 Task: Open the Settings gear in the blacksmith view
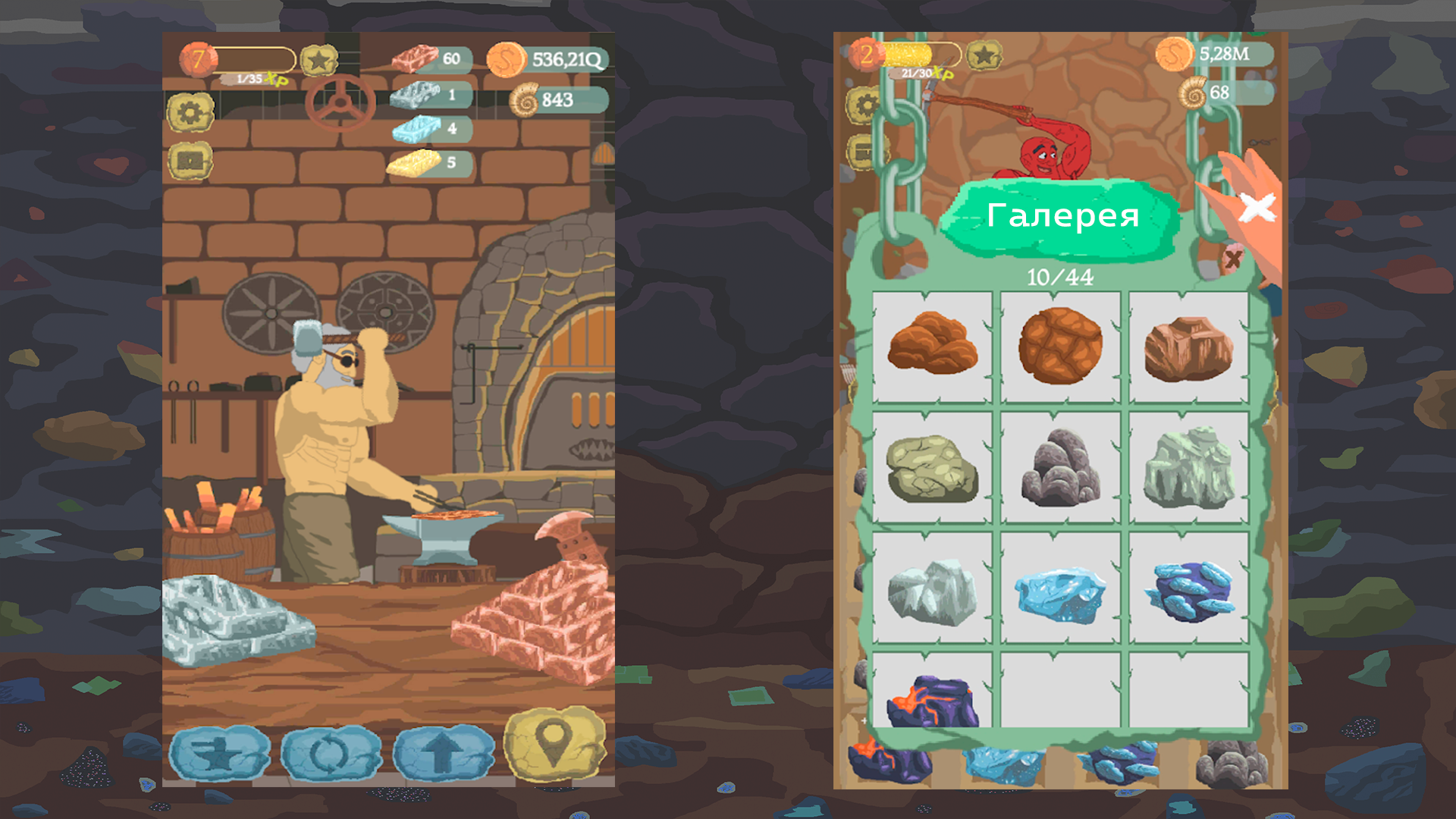coord(190,109)
